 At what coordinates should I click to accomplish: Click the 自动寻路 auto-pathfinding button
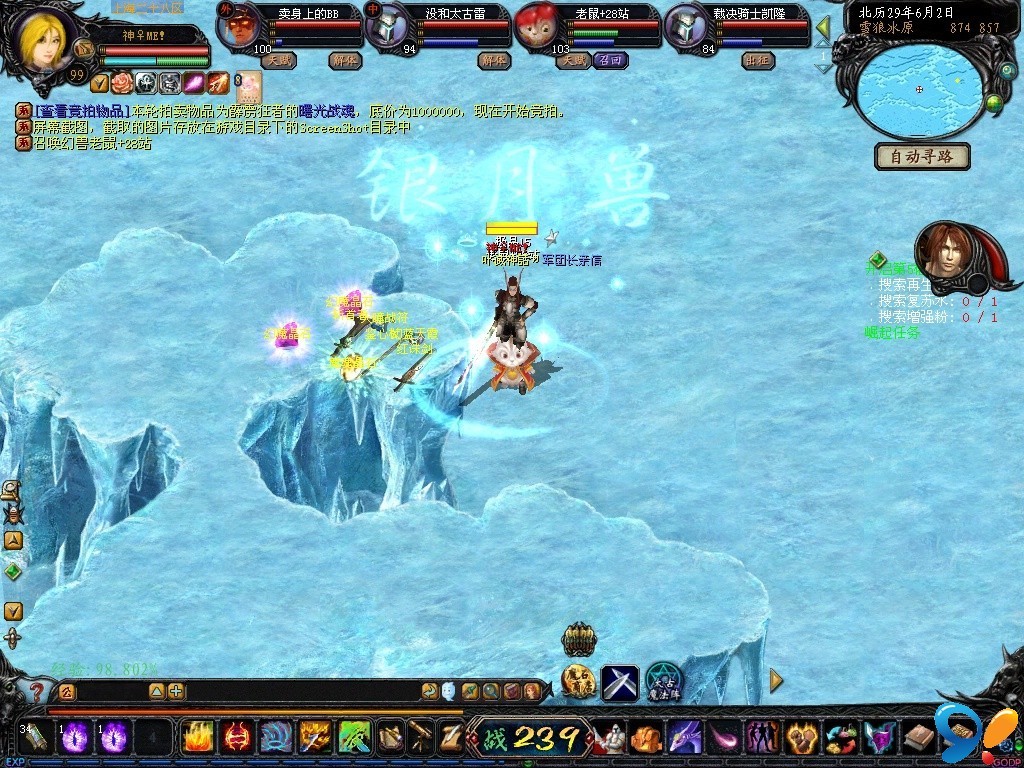pos(923,157)
